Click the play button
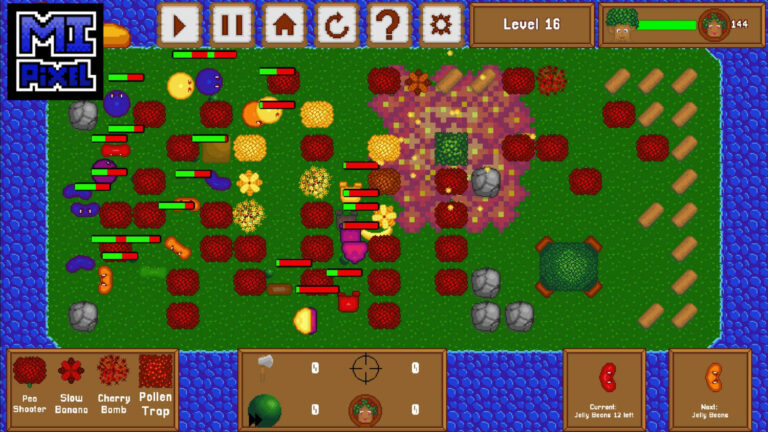This screenshot has width=768, height=432. (180, 24)
